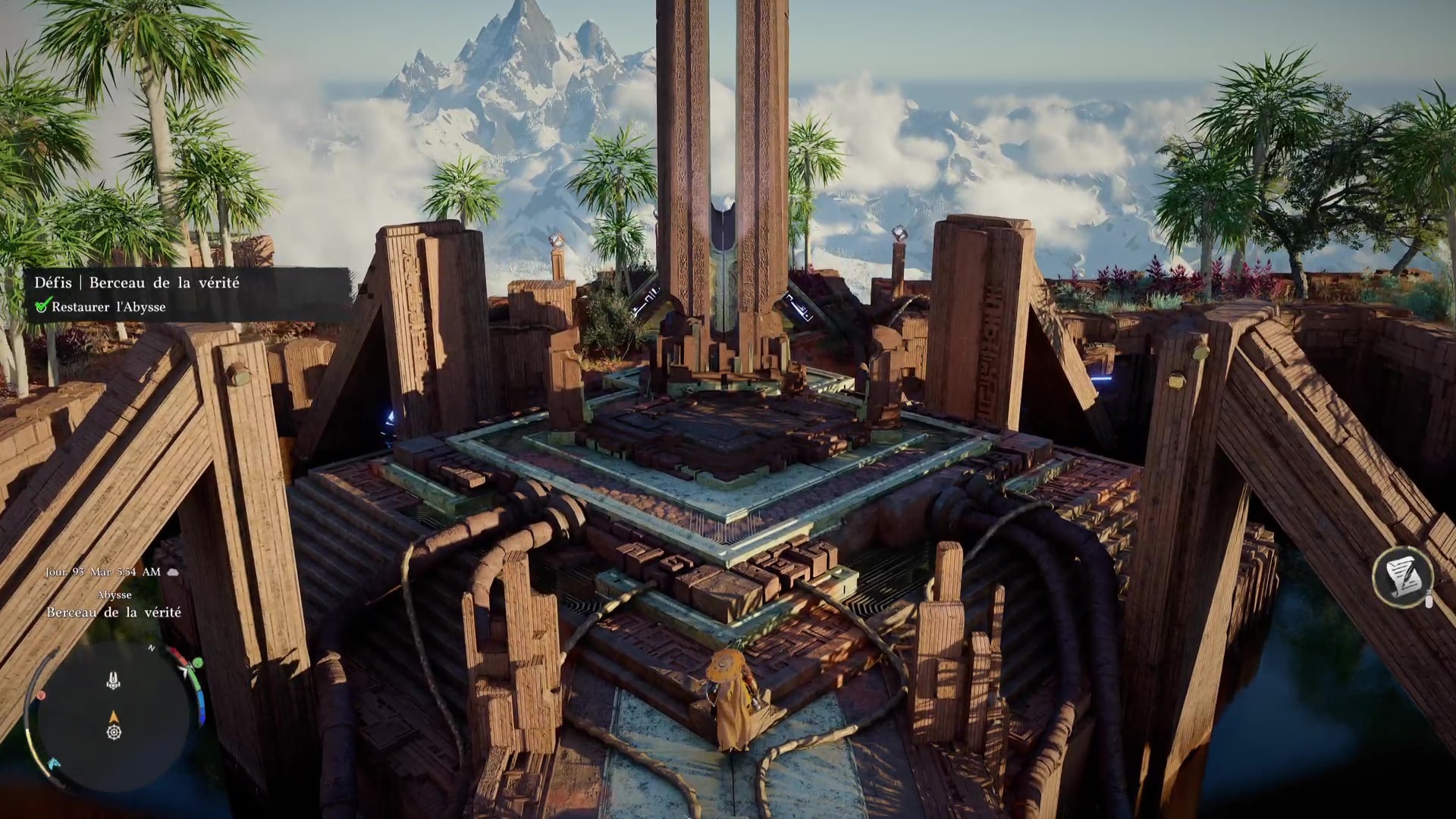1456x819 pixels.
Task: Open the Berceau de la vérité challenge tracker
Action: pos(136,283)
